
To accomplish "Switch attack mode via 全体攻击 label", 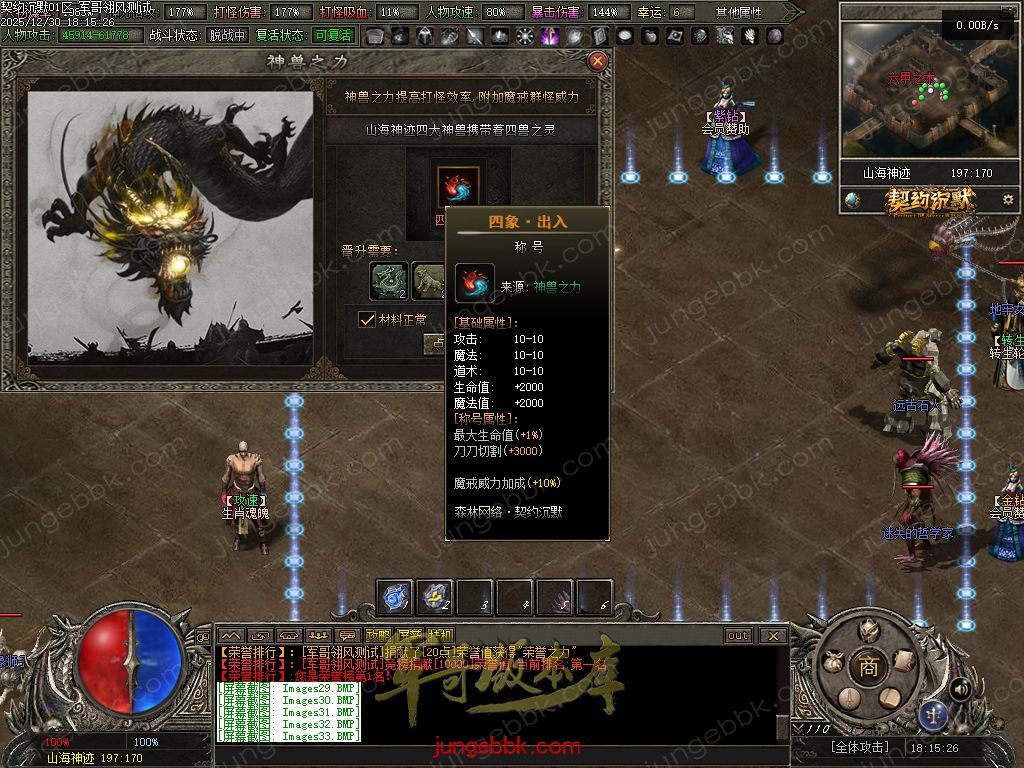I will (x=858, y=747).
